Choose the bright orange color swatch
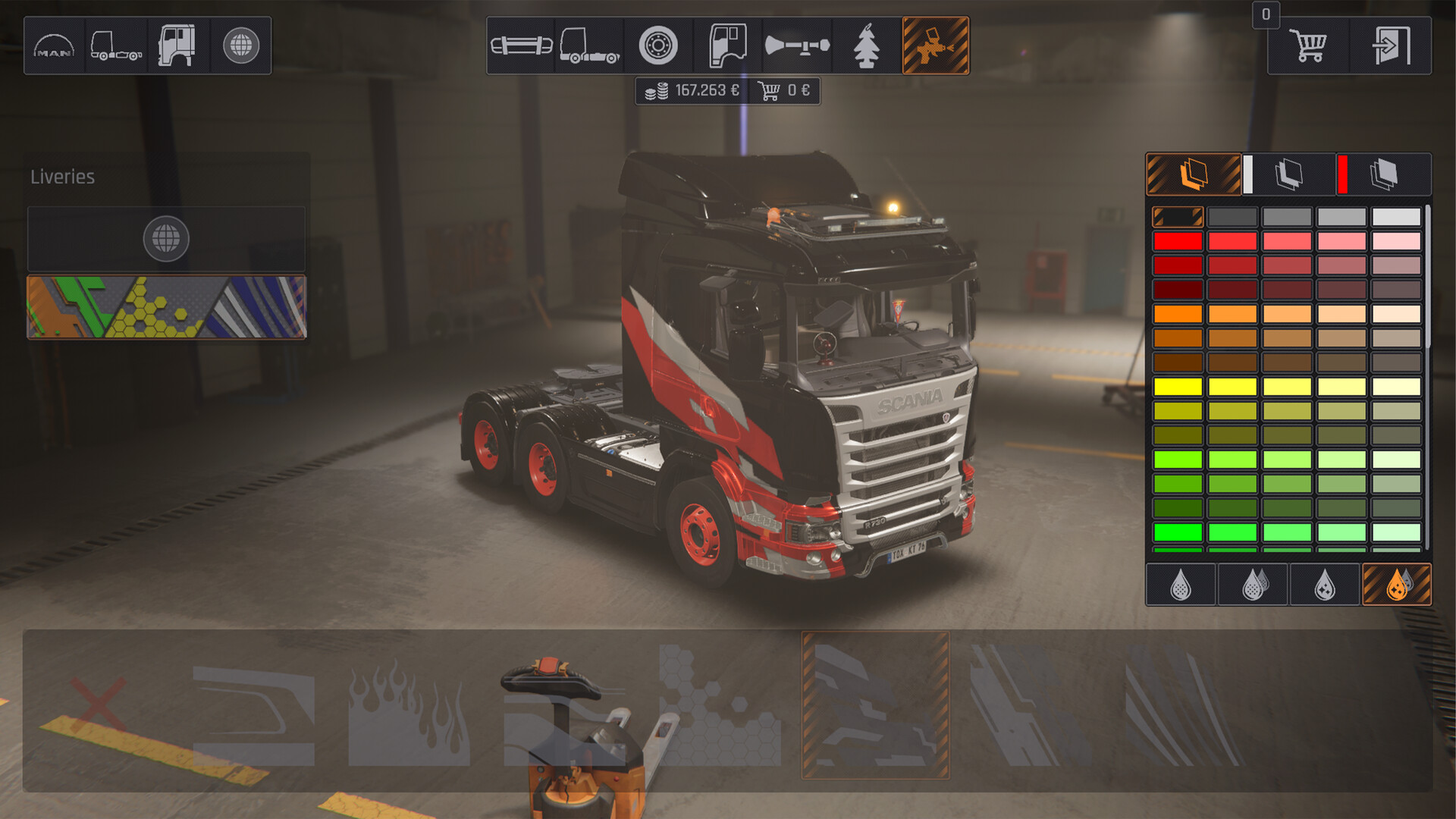 coord(1178,314)
